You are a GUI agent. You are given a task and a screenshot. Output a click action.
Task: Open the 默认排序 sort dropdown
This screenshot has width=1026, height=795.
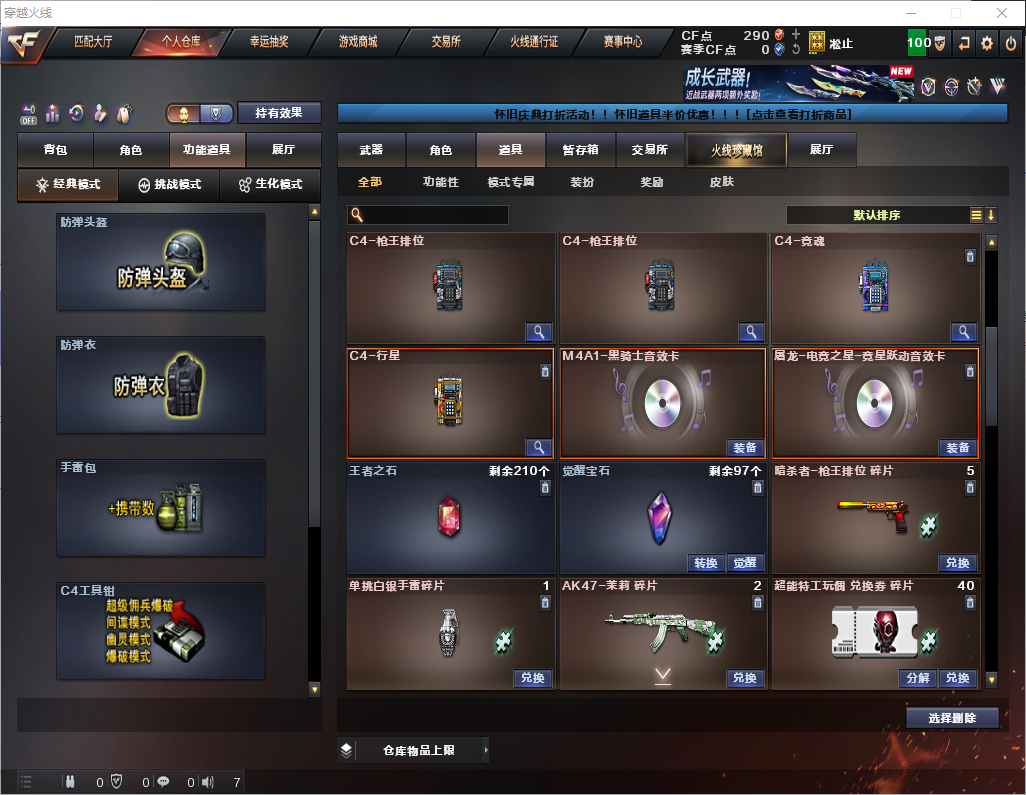[876, 215]
